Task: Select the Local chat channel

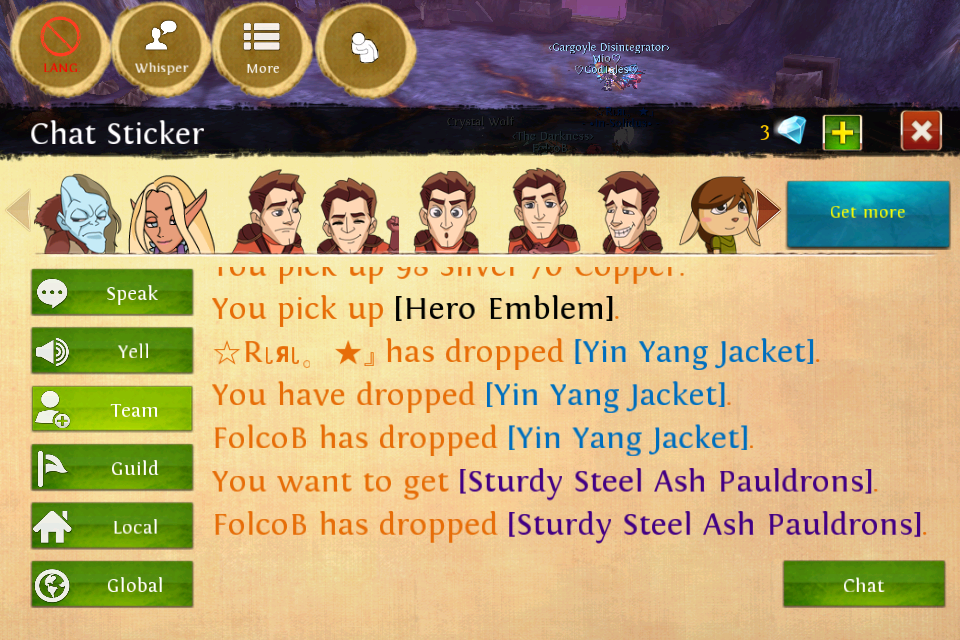Action: (x=112, y=527)
